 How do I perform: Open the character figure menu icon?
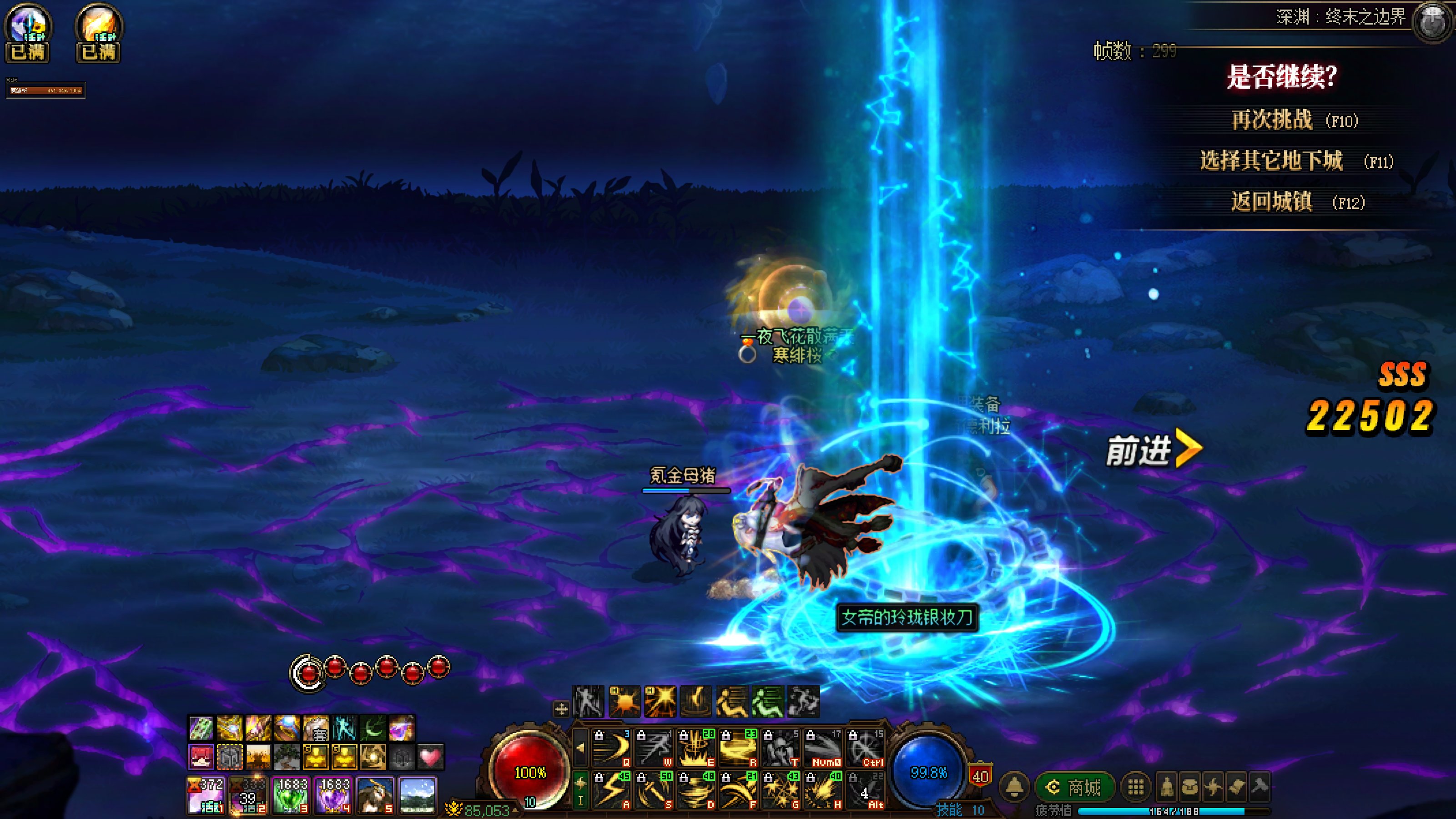point(1167,787)
